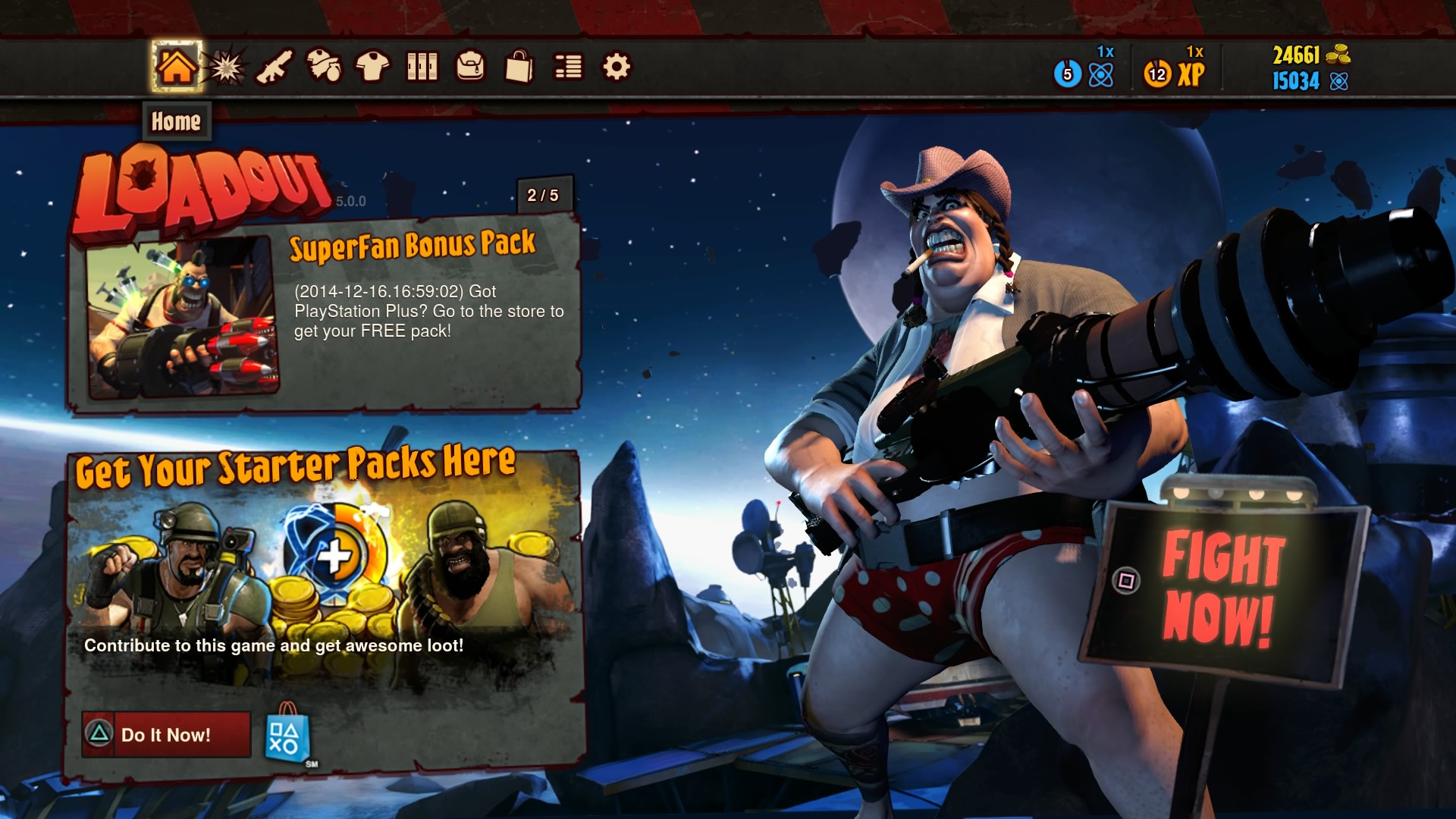The image size is (1456, 819).
Task: Open the backpack inventory icon
Action: coord(471,67)
